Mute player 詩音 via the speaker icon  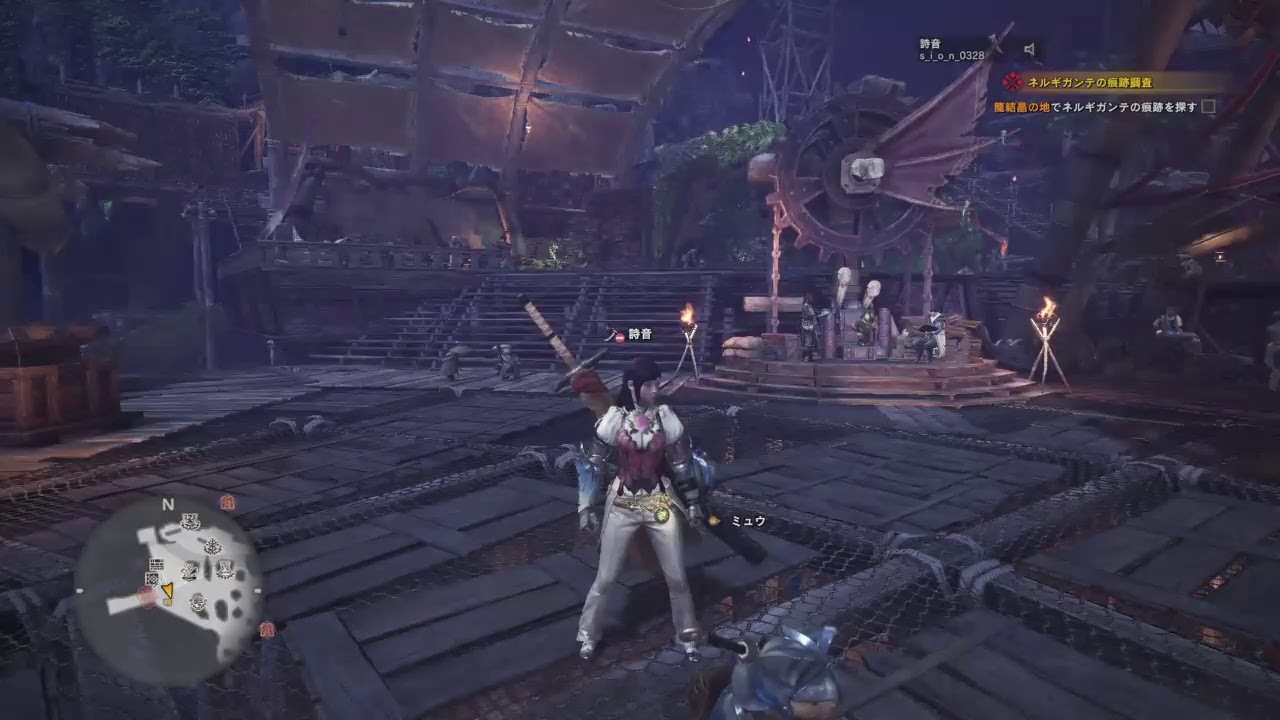[1027, 48]
